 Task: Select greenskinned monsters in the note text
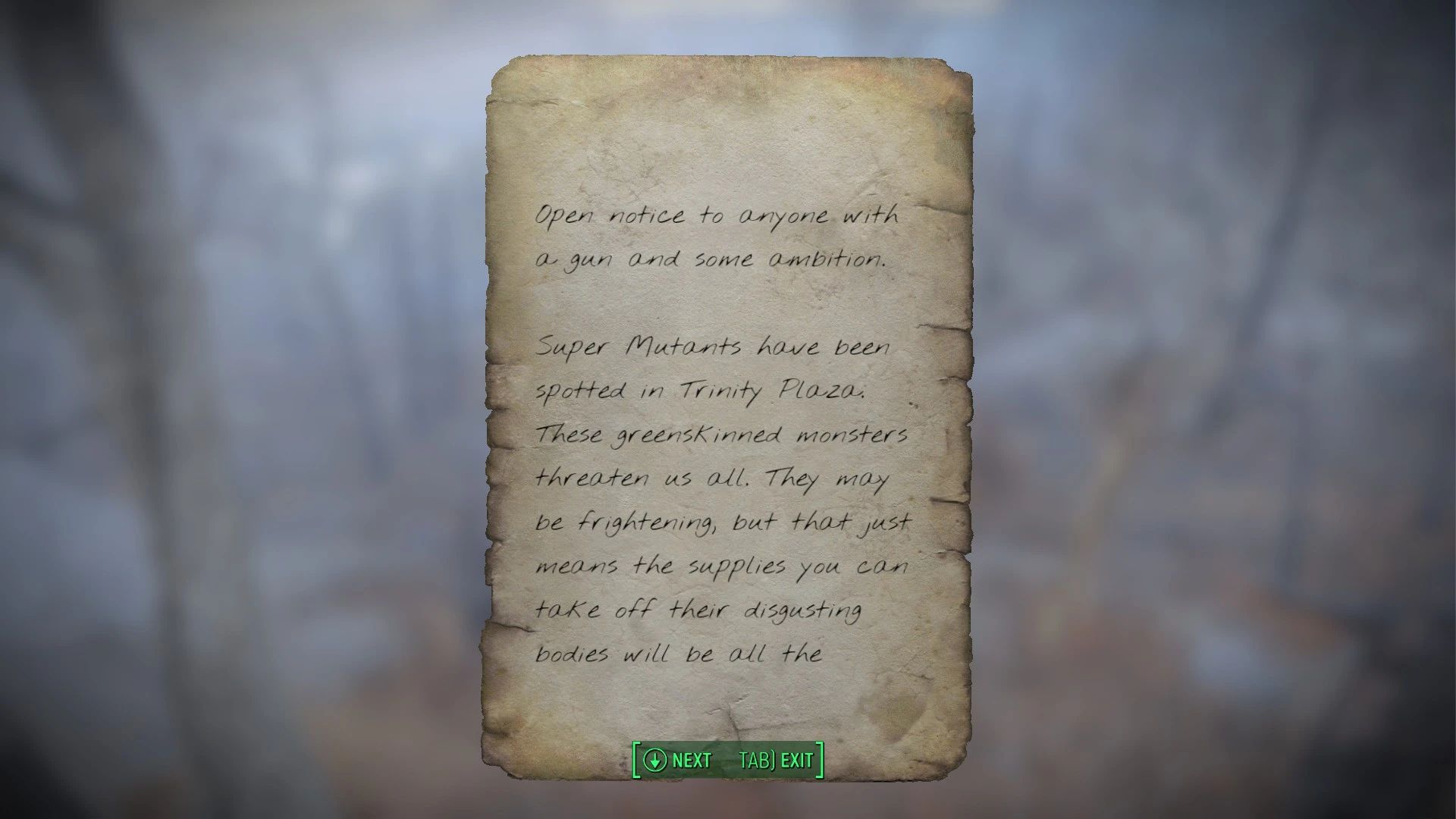pyautogui.click(x=758, y=435)
